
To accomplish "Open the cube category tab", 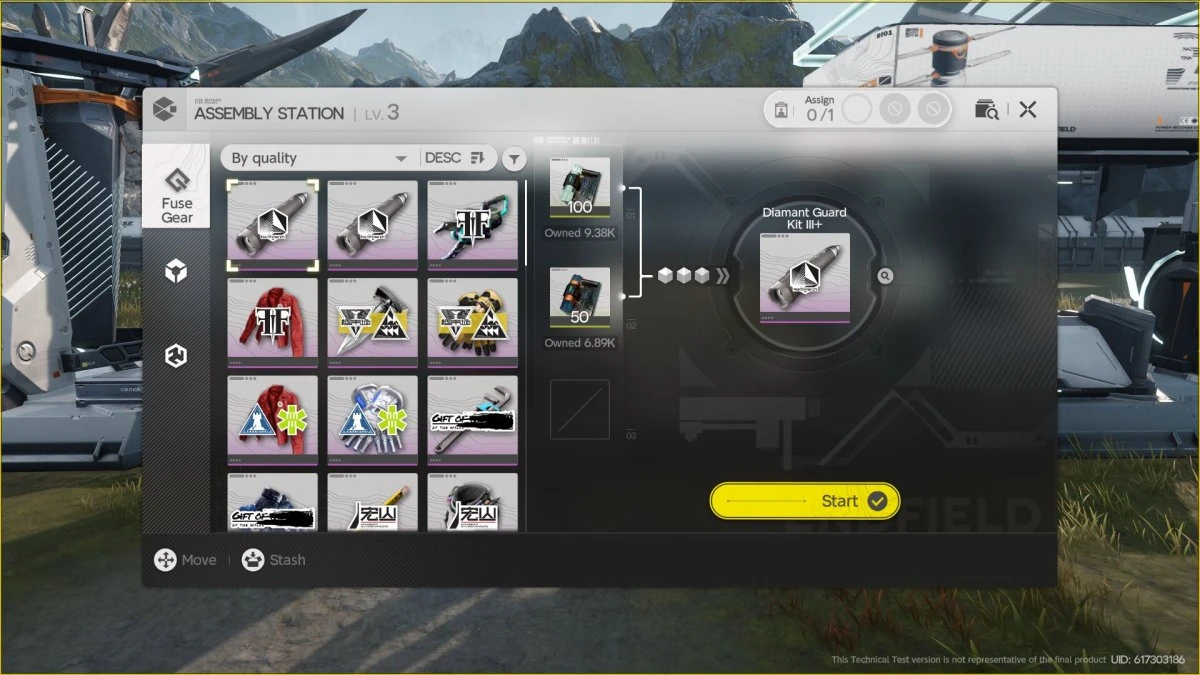I will [x=177, y=271].
